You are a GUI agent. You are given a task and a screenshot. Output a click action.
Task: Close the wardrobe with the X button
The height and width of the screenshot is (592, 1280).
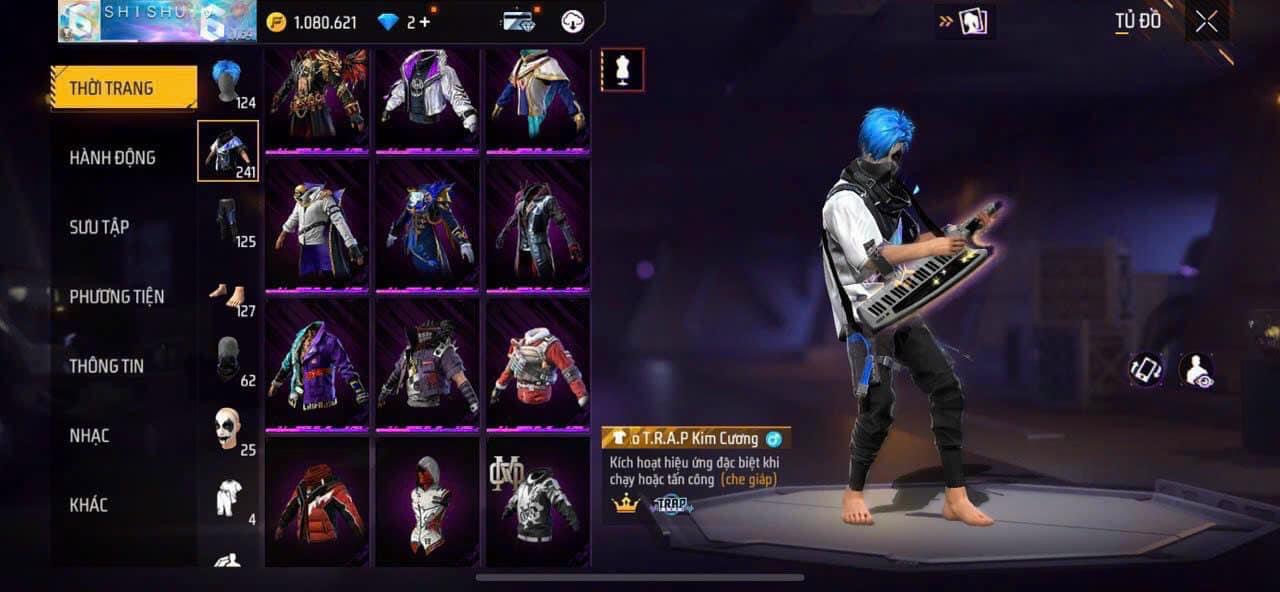[x=1206, y=22]
